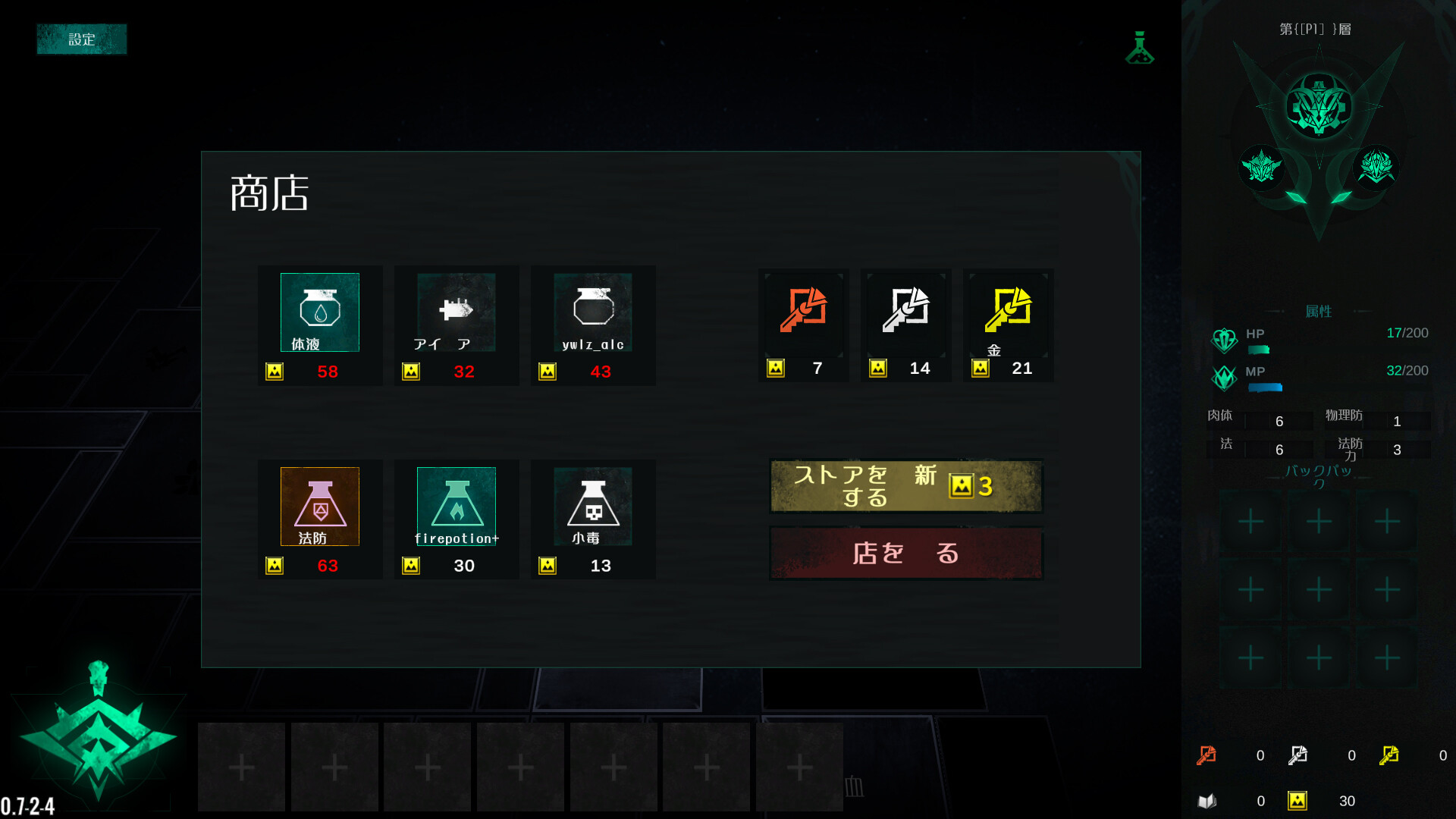Purchase the white key for 14
Viewport: 1456px width, 819px height.
[906, 311]
